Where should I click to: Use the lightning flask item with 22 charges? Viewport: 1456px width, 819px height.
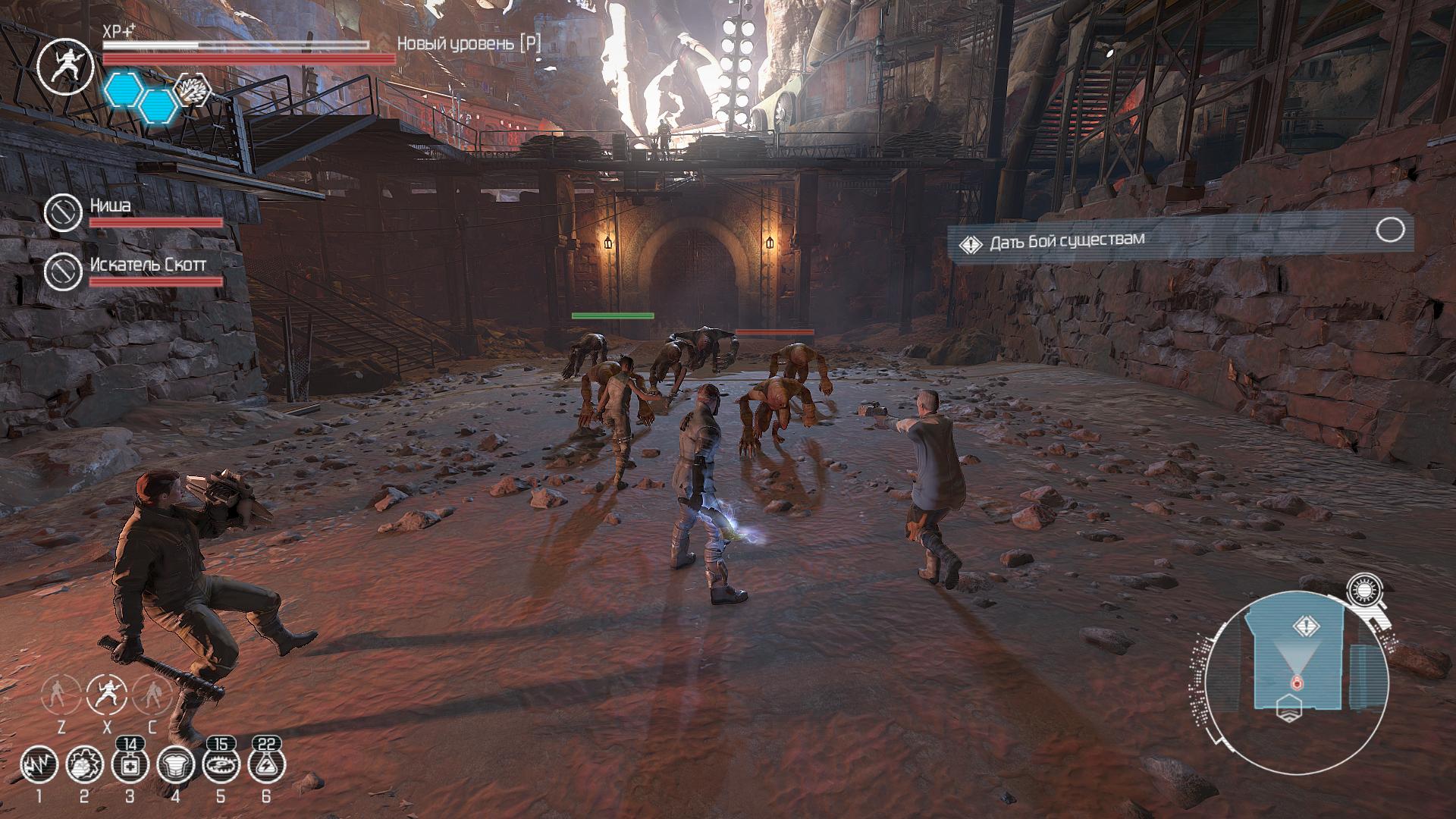(266, 766)
